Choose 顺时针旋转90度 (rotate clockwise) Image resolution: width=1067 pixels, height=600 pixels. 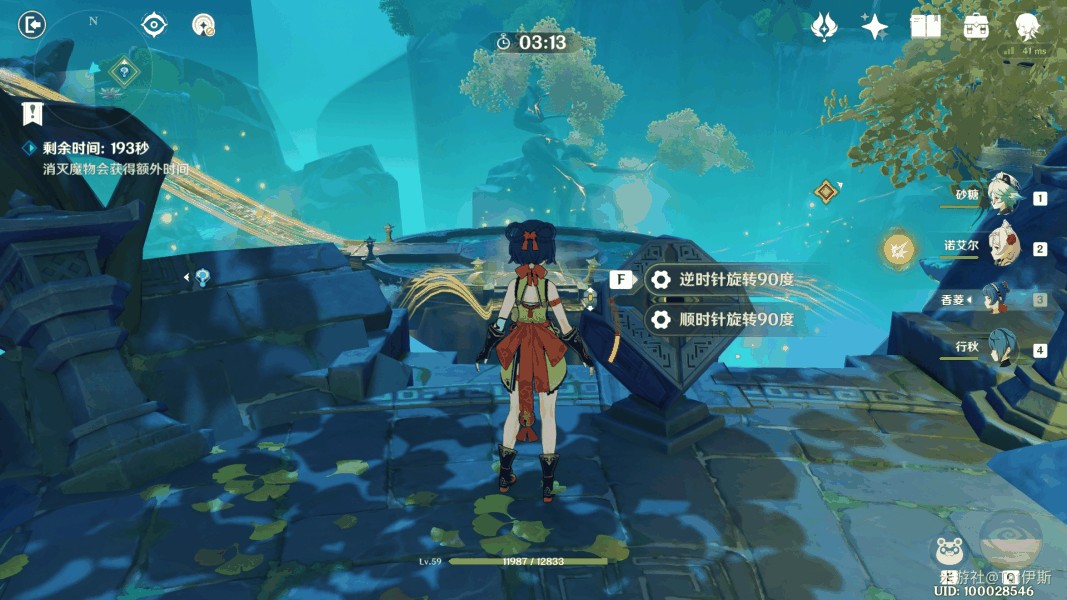tap(723, 320)
